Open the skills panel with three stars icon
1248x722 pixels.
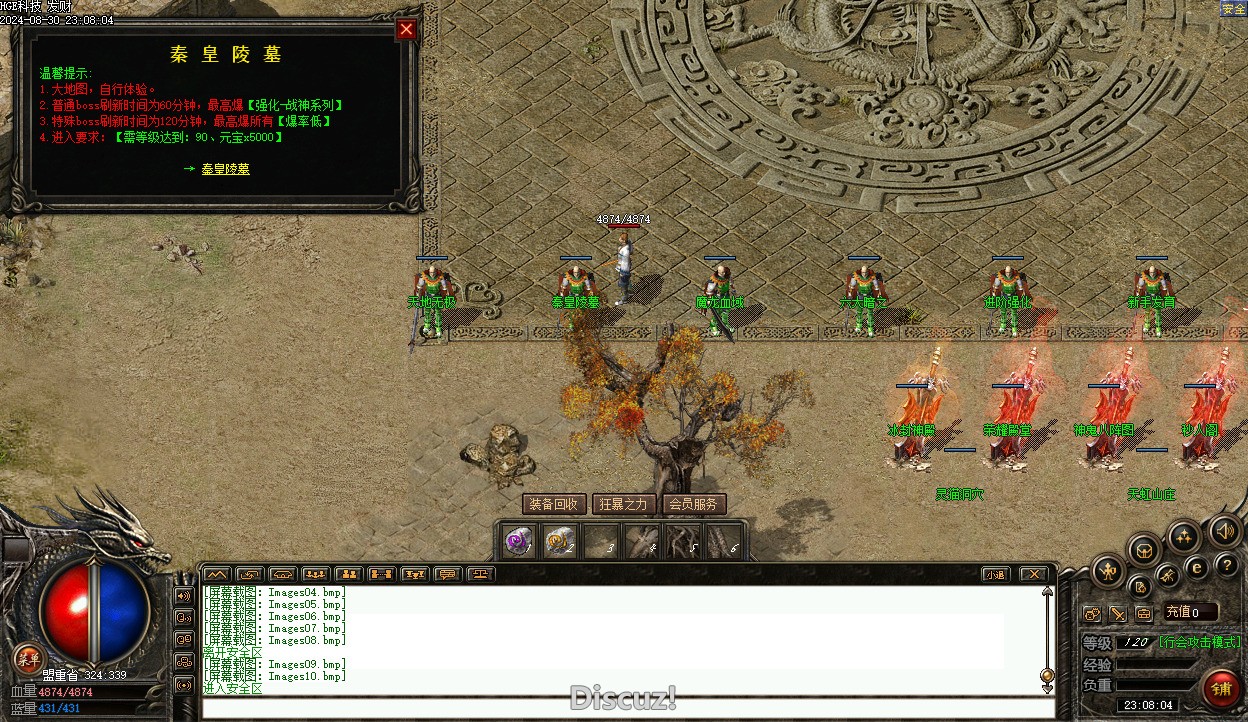click(x=1184, y=537)
